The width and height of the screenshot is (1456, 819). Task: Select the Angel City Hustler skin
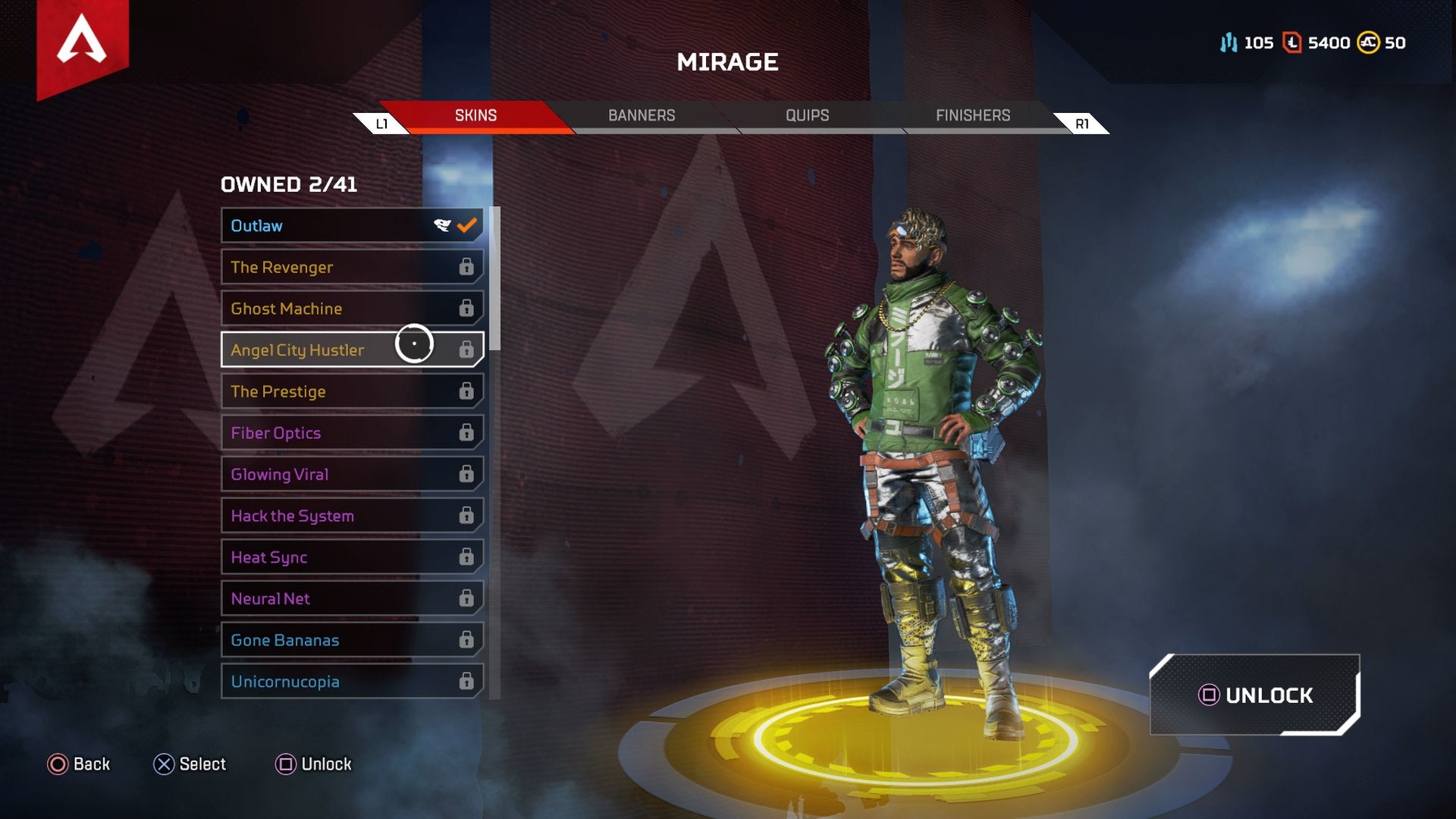tap(318, 350)
